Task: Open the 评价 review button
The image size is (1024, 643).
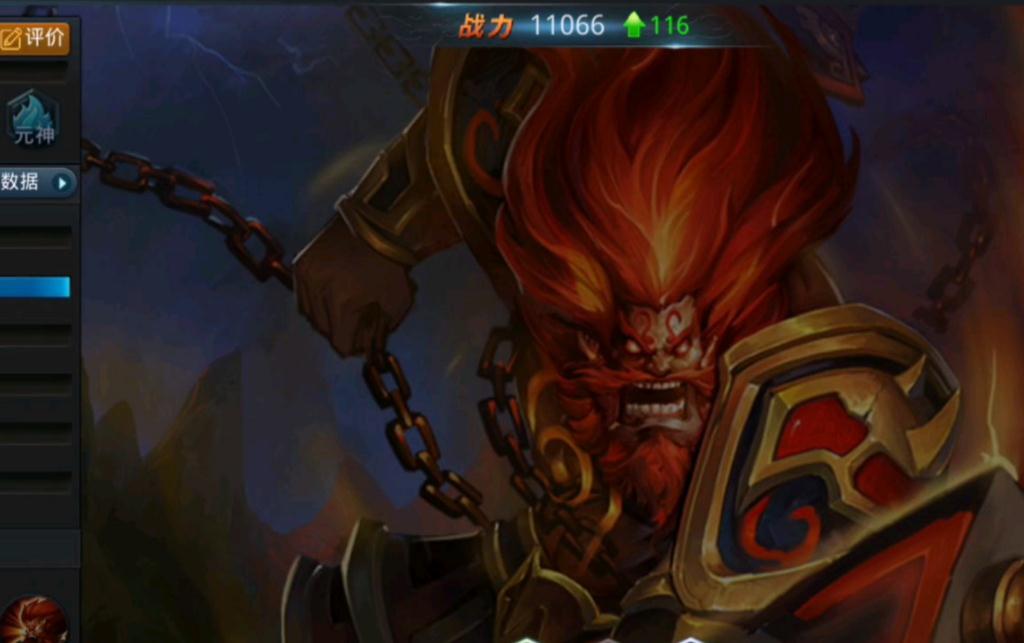Action: point(34,38)
